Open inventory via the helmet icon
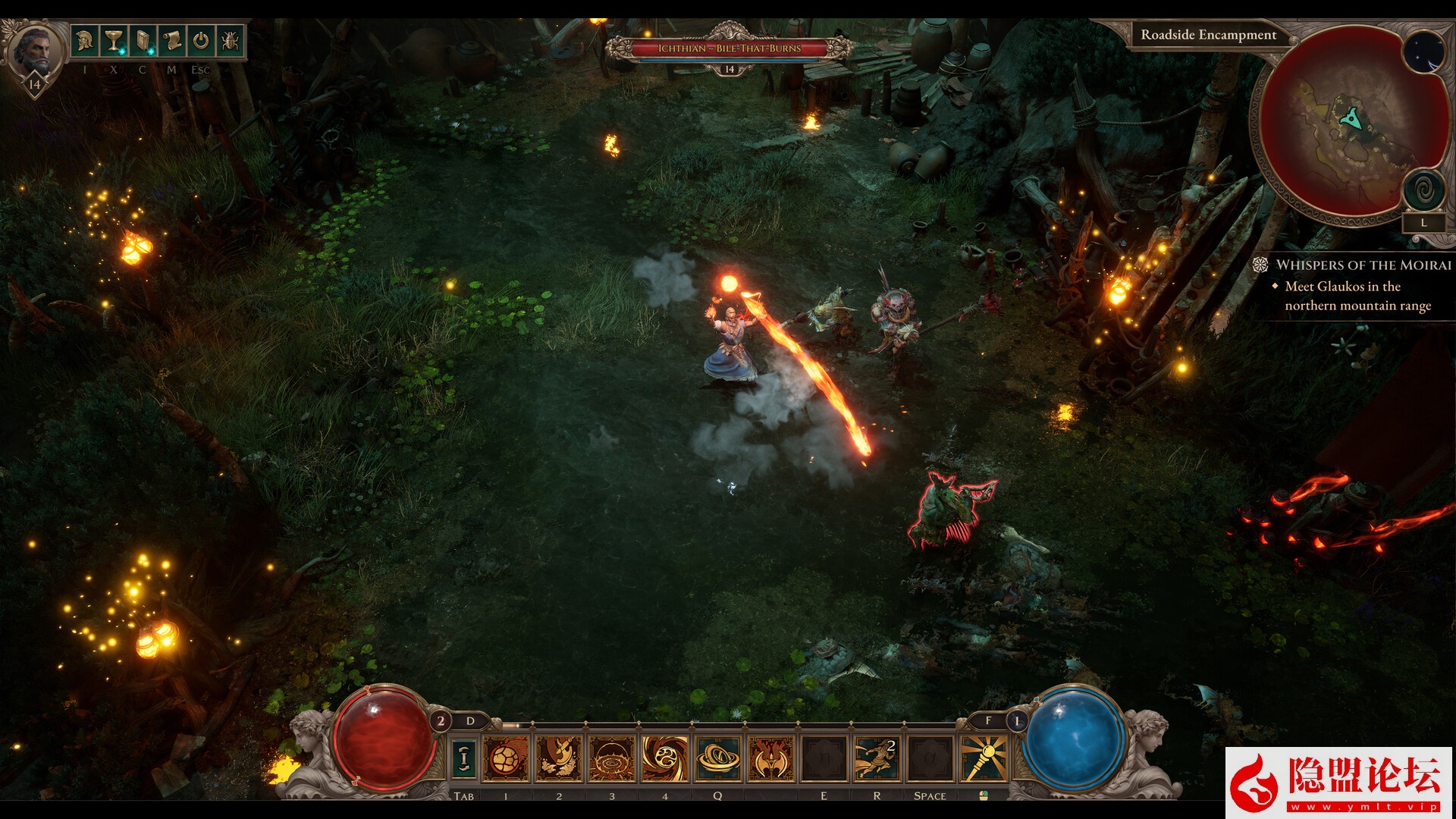 click(85, 40)
